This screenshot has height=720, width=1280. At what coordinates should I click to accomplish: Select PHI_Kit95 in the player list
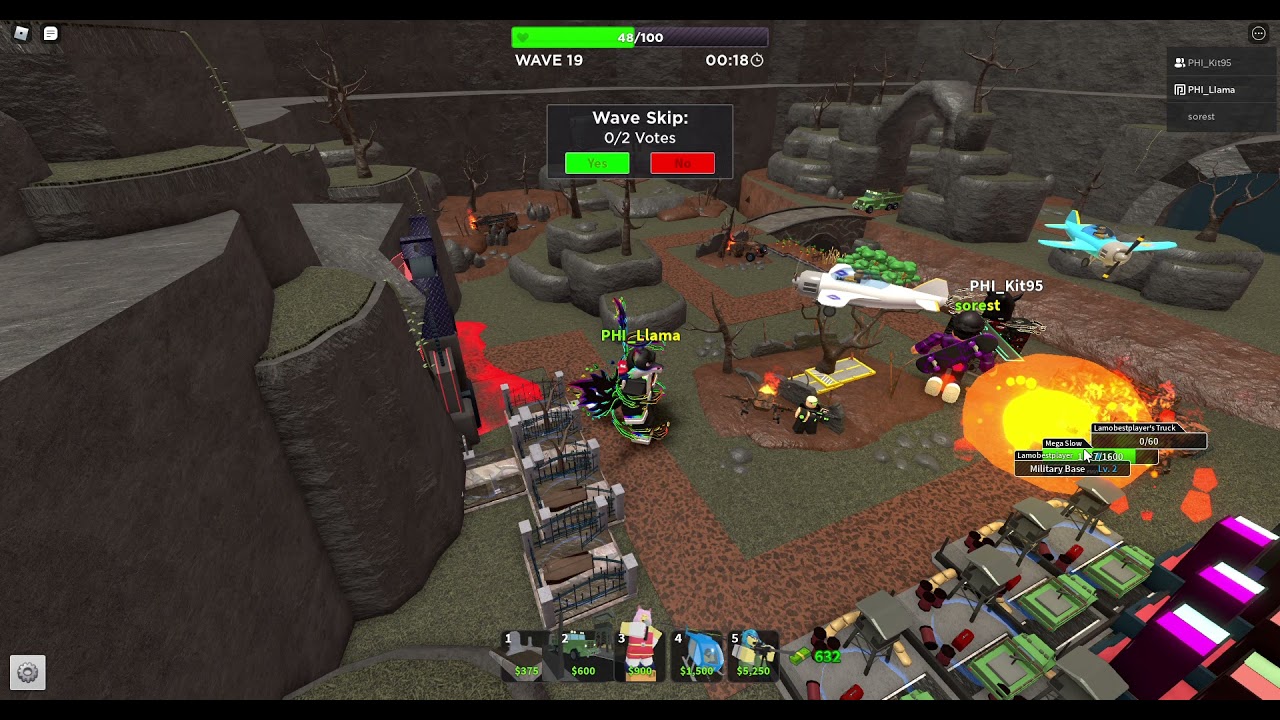pos(1209,63)
